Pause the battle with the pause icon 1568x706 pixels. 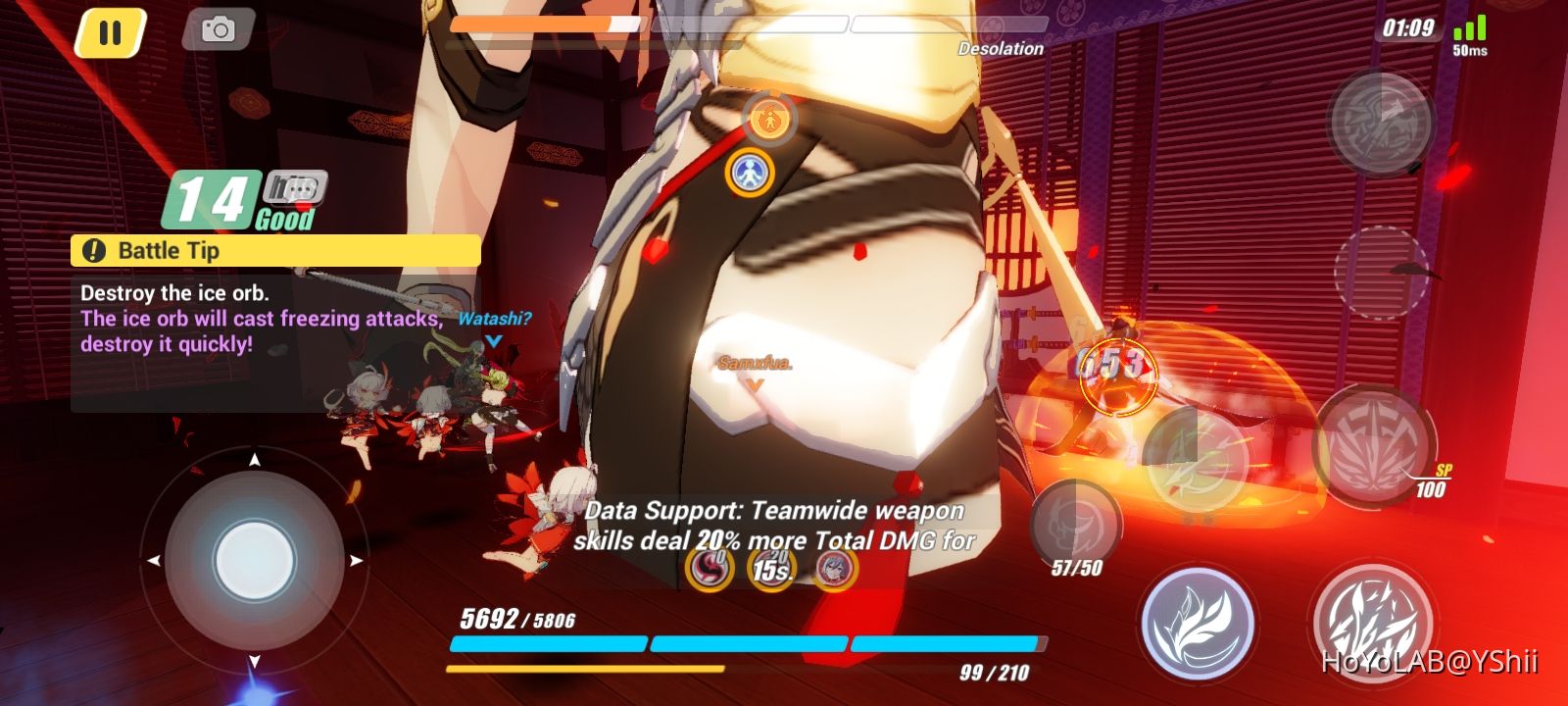108,32
